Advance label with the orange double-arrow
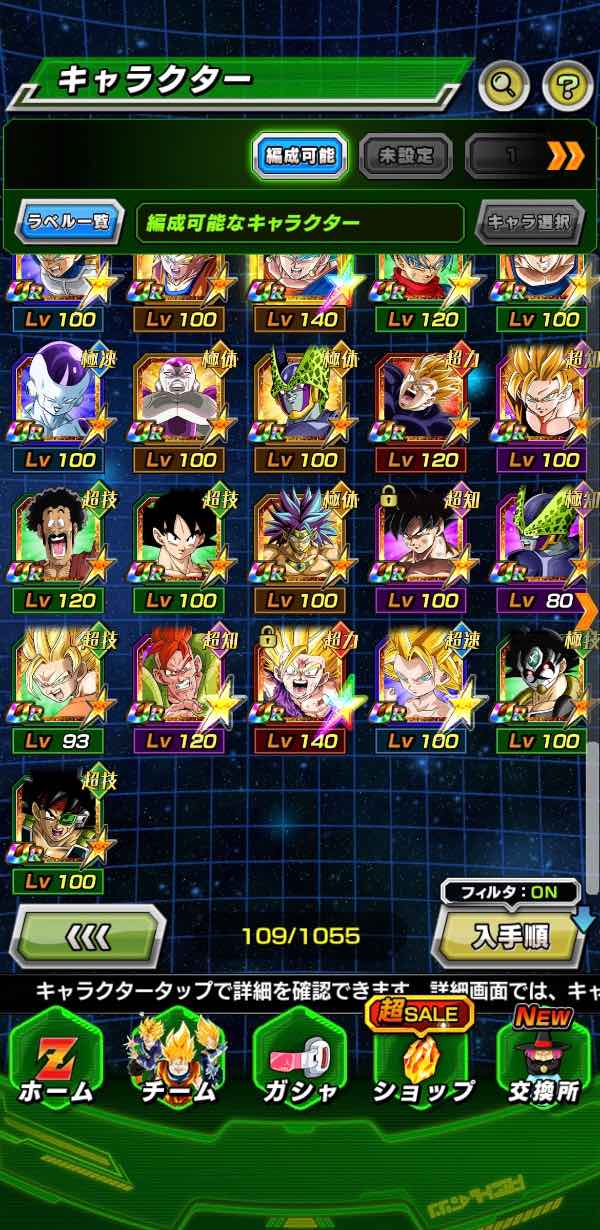Image resolution: width=600 pixels, height=1230 pixels. (565, 156)
